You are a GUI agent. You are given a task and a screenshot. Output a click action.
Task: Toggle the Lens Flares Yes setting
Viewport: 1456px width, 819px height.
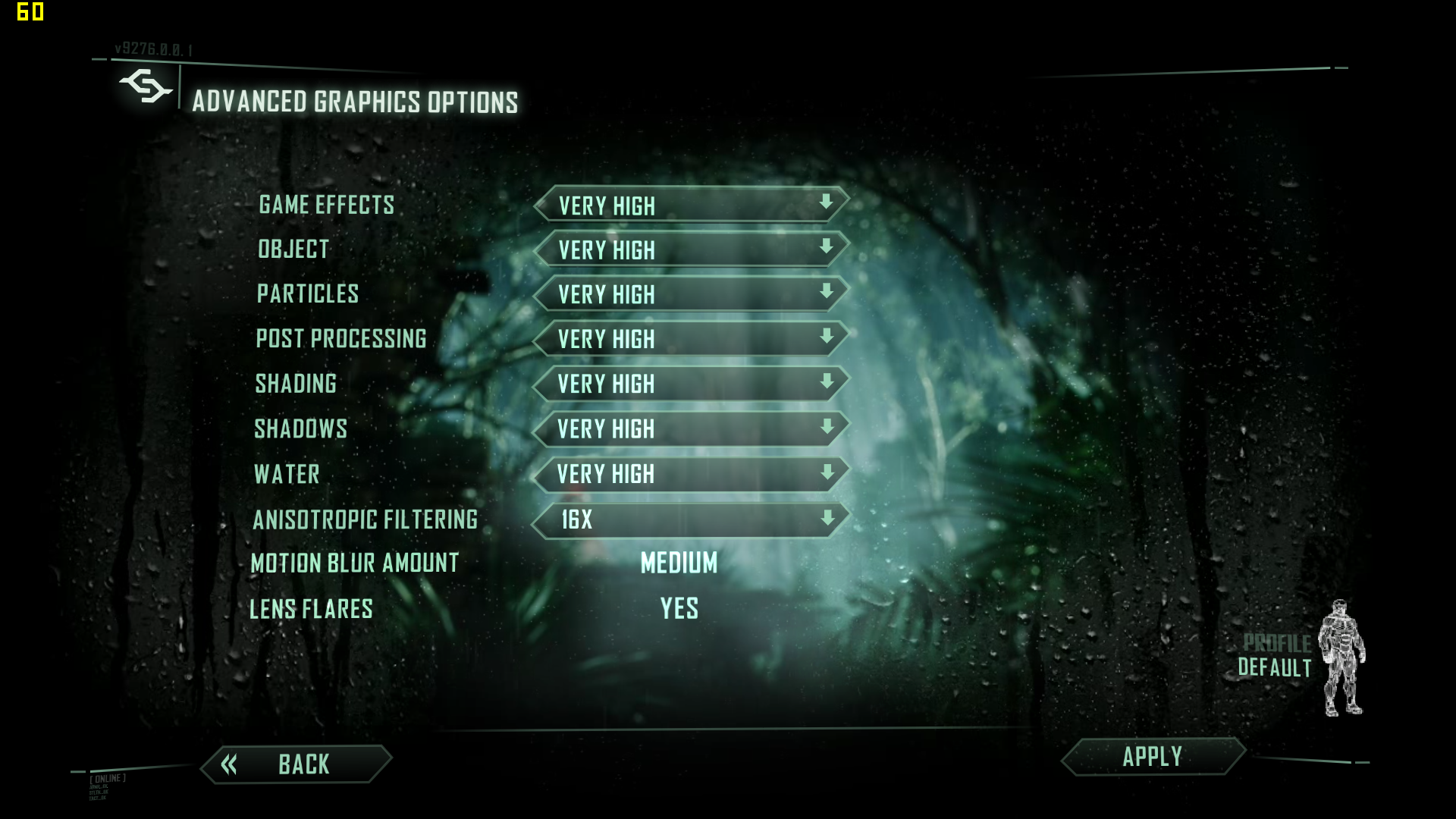[x=679, y=608]
